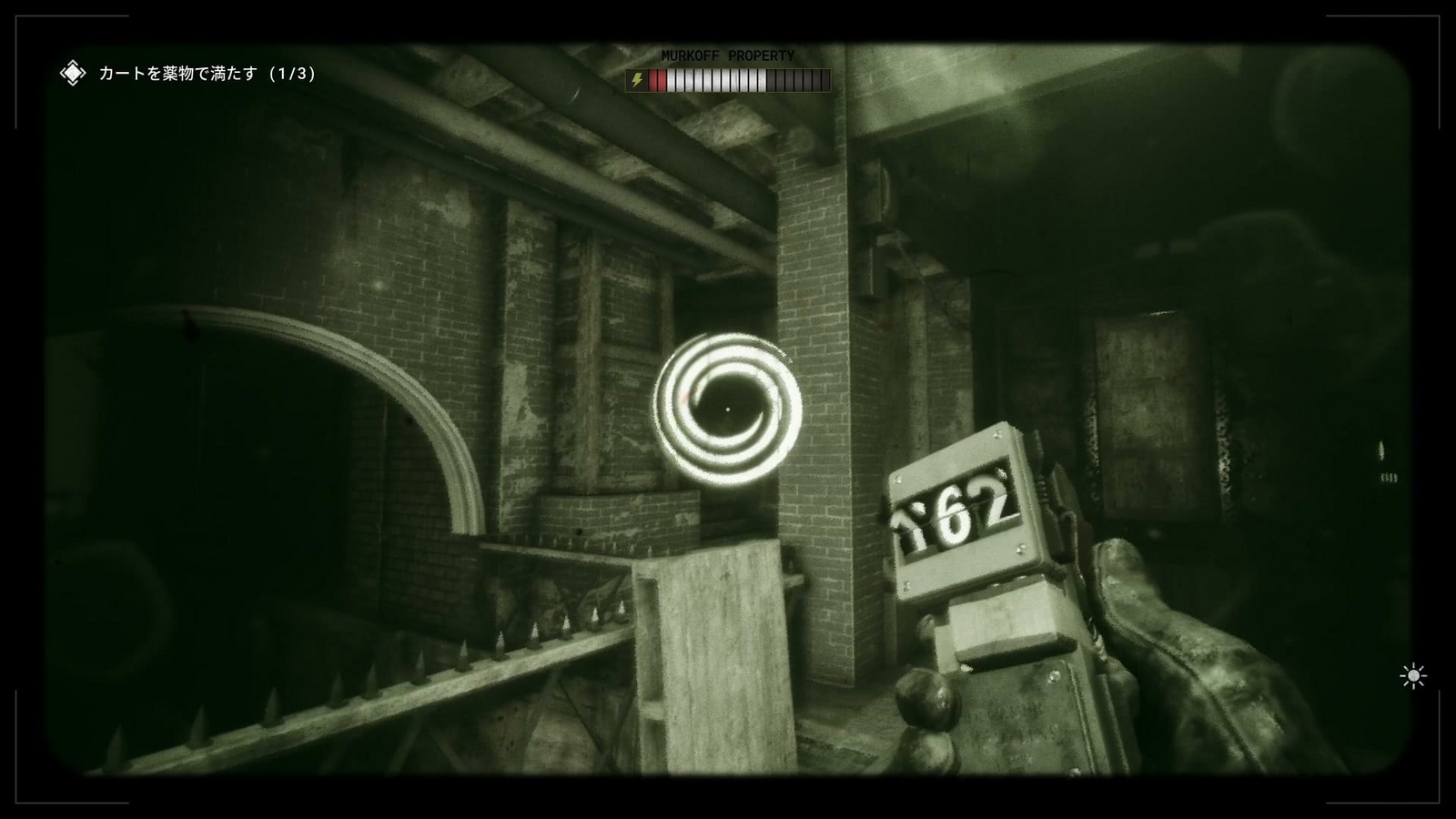Select the objective text 'カートを薬物で満たす'

pos(177,72)
